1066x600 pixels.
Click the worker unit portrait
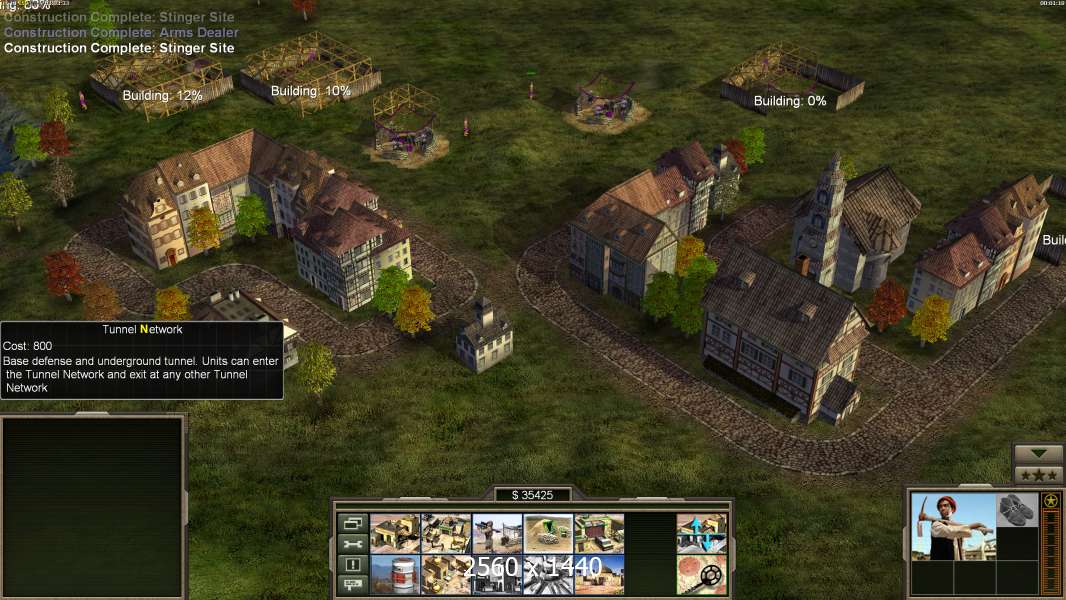[x=953, y=526]
